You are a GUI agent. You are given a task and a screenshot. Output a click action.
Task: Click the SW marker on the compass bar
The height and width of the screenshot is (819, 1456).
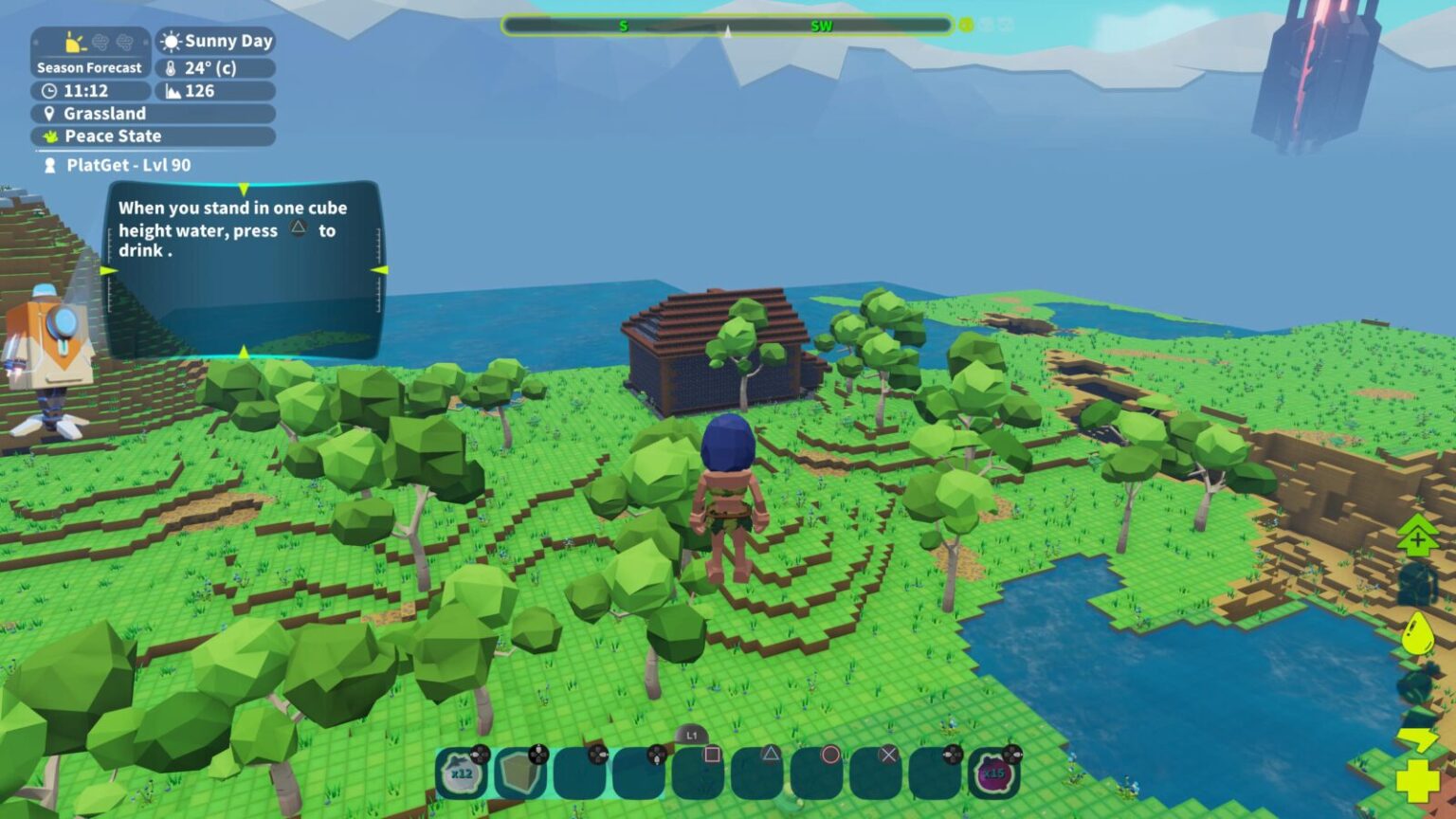point(822,26)
